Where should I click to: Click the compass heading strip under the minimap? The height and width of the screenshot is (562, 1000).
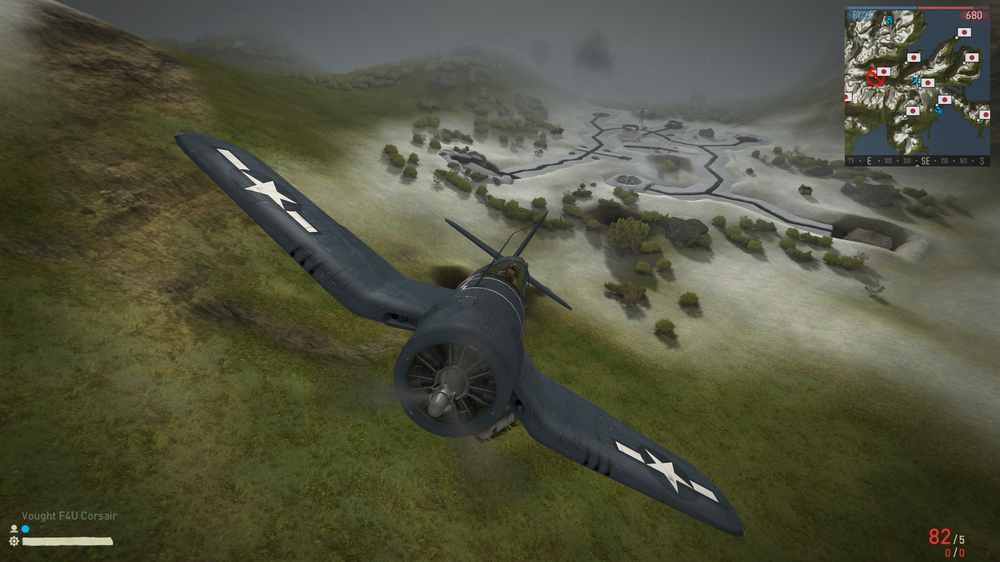click(917, 160)
